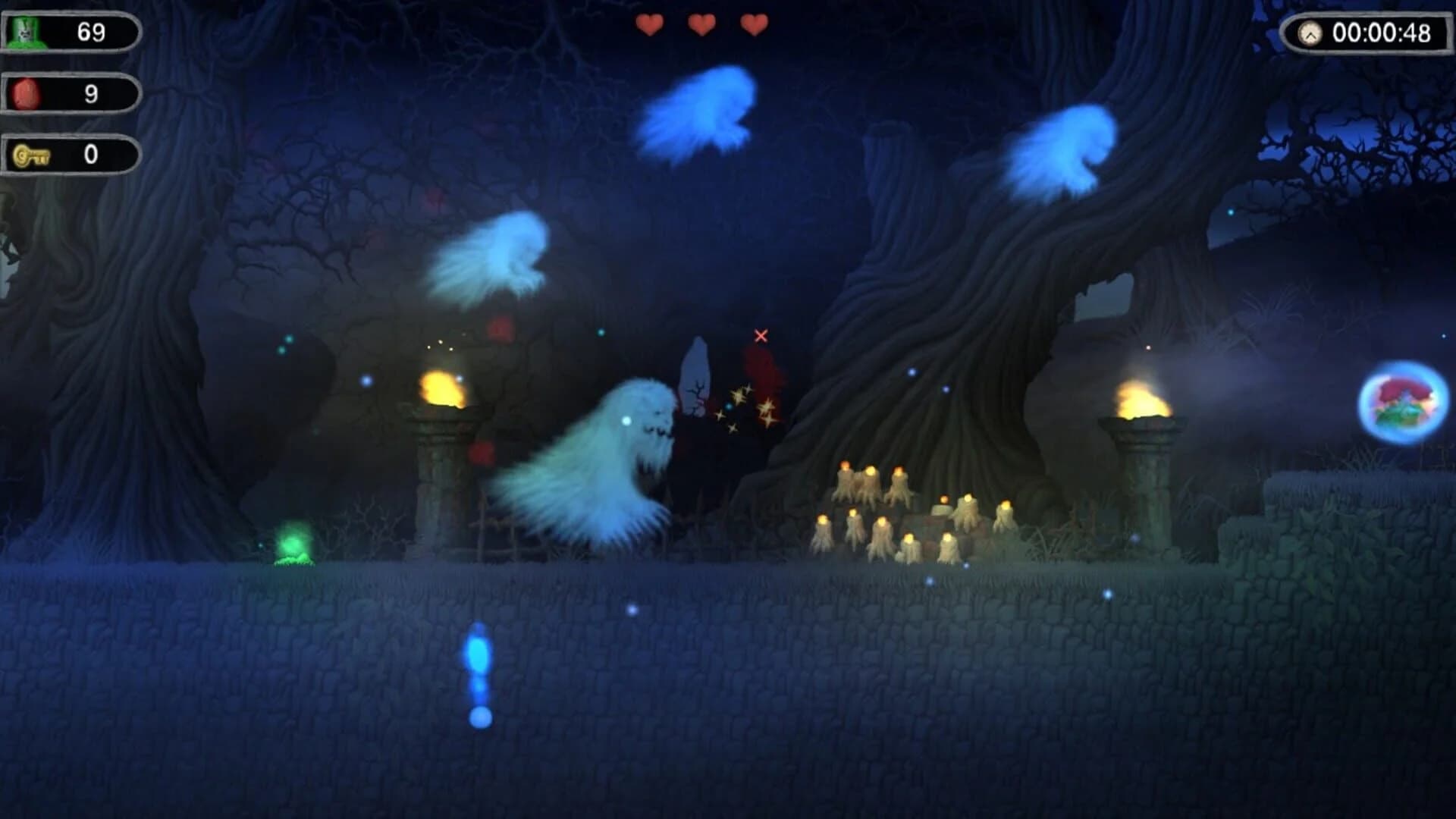Toggle the left pedestal torch flame
This screenshot has width=1456, height=819.
pos(442,387)
